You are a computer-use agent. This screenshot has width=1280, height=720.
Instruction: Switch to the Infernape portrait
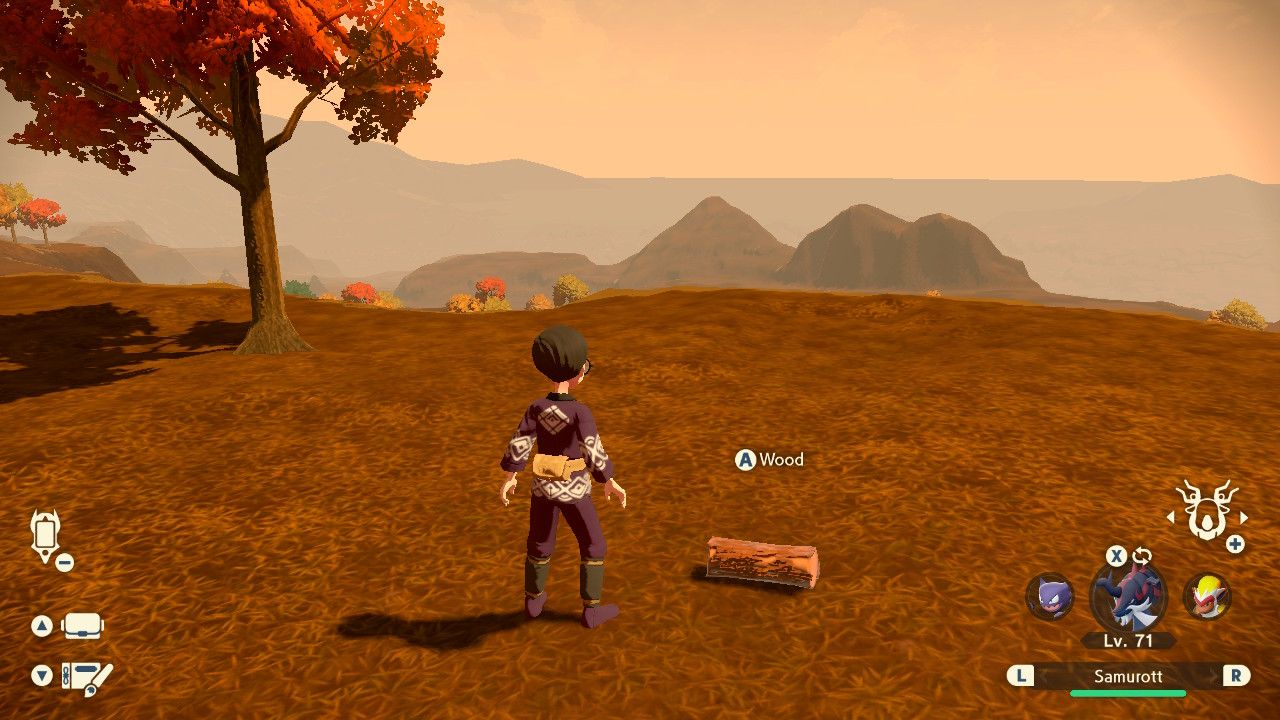[x=1207, y=596]
